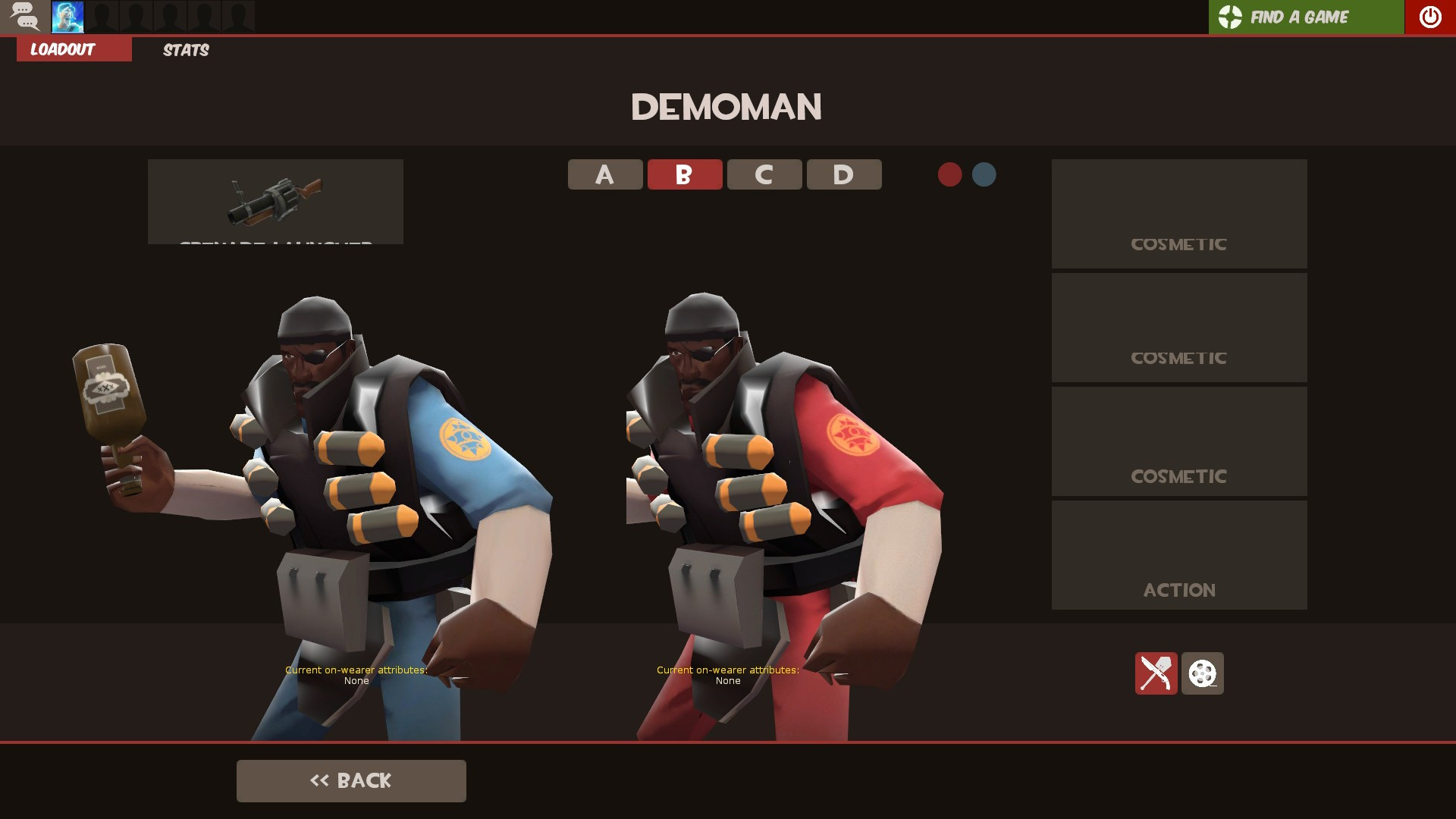Screen dimensions: 1456x819
Task: Select the Grenade Launcher weapon slot
Action: 275,201
